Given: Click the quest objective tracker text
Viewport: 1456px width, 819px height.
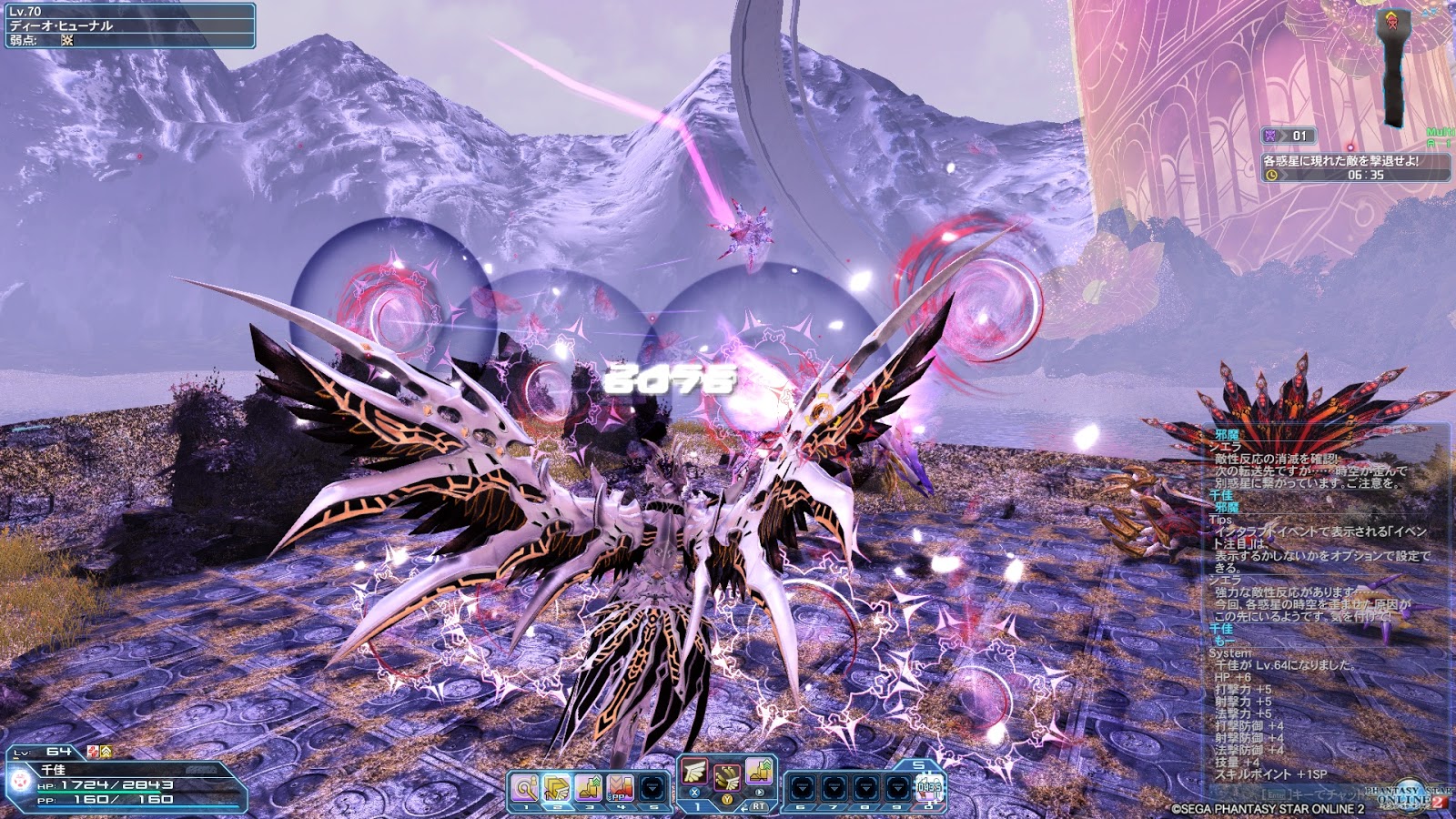Looking at the screenshot, I should (1340, 161).
